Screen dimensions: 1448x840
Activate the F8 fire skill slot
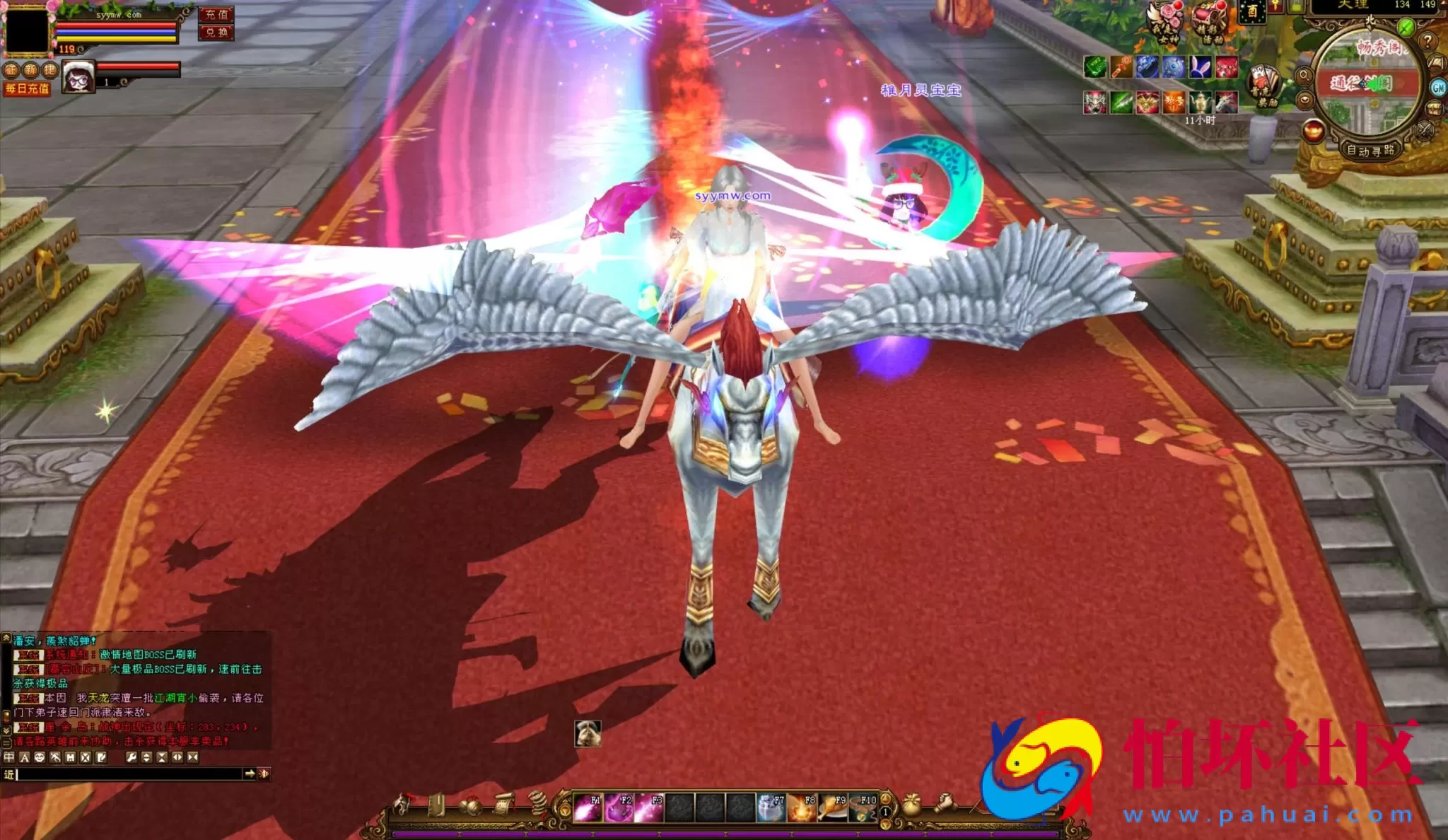tap(802, 808)
